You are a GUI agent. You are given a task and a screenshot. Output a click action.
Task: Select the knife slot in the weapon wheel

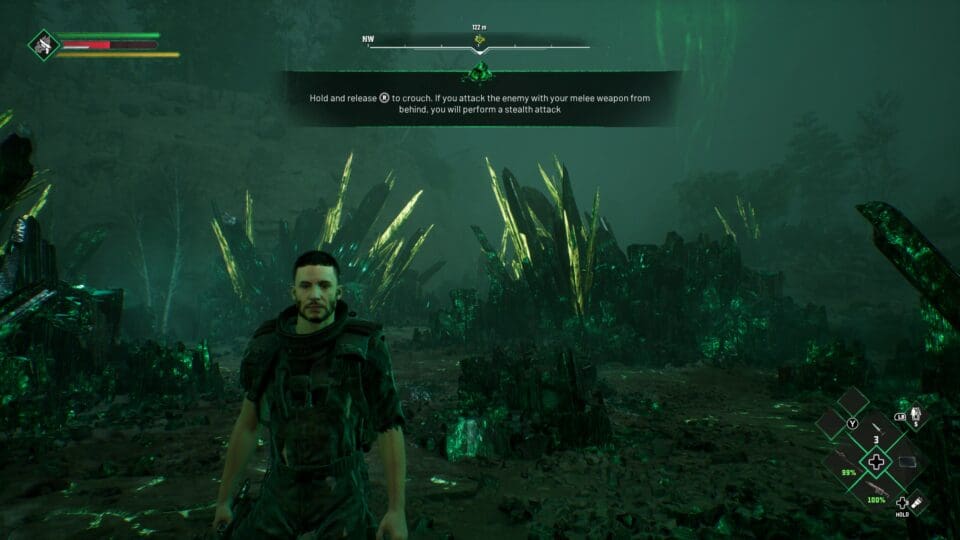(876, 429)
